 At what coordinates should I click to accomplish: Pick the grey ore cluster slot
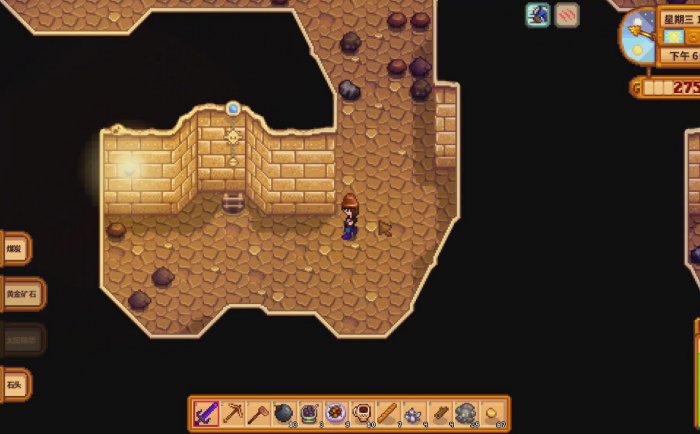coord(414,412)
